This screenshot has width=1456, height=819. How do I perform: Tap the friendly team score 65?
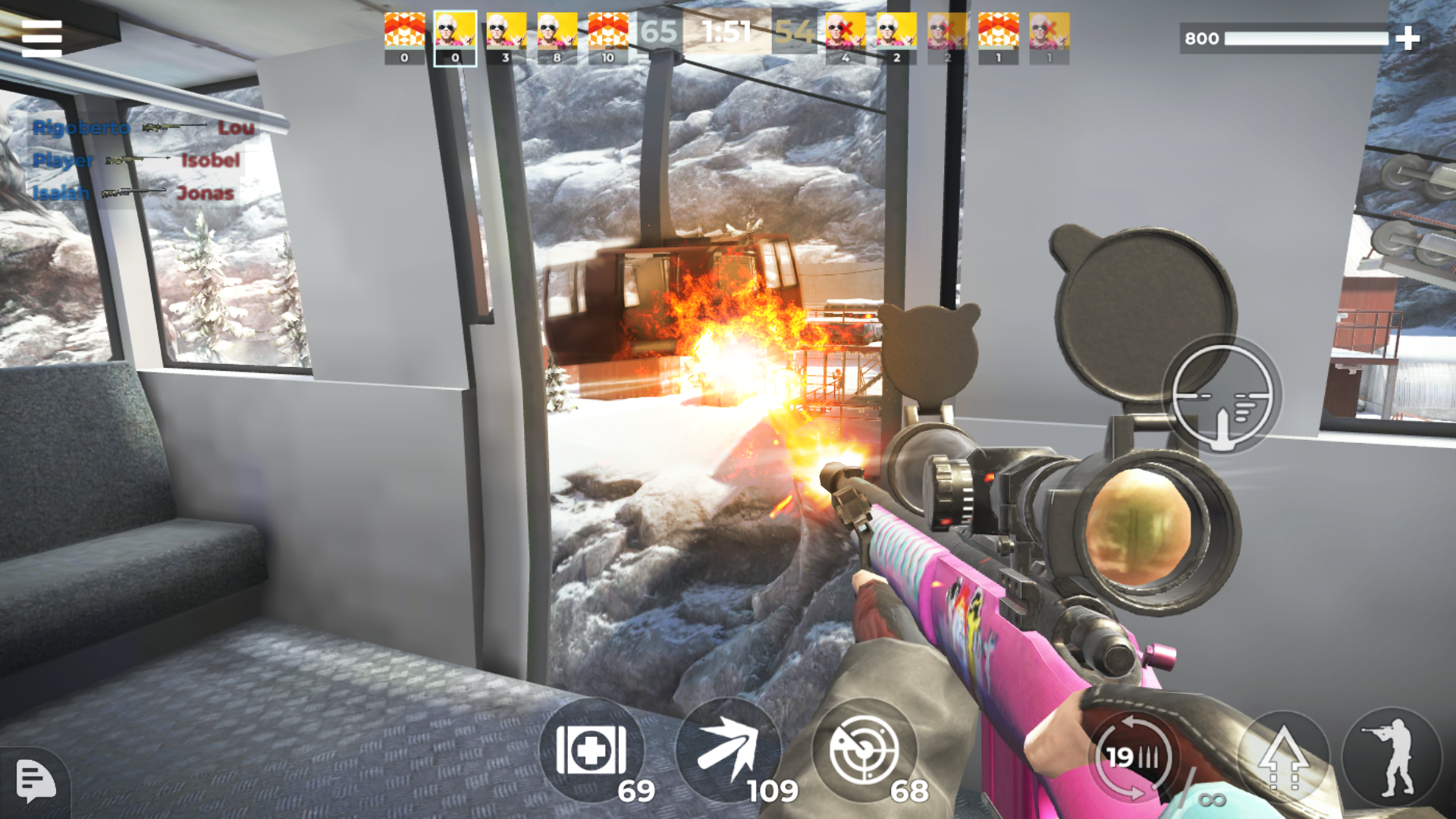658,32
